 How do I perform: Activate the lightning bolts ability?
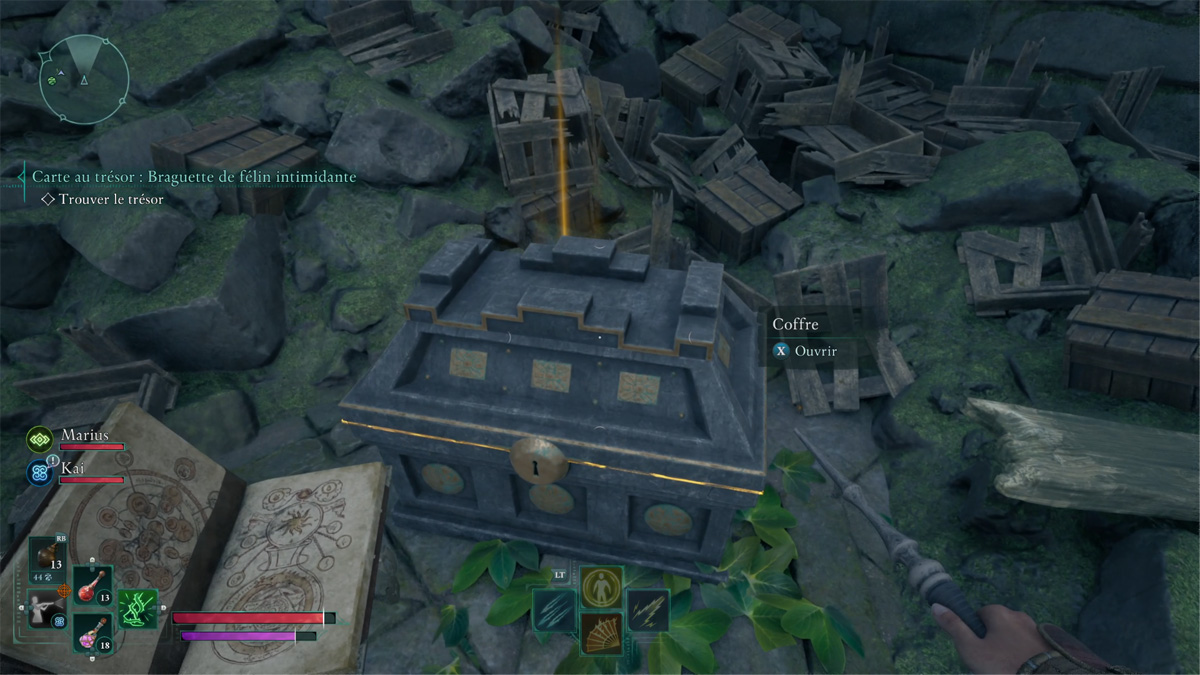(x=647, y=609)
